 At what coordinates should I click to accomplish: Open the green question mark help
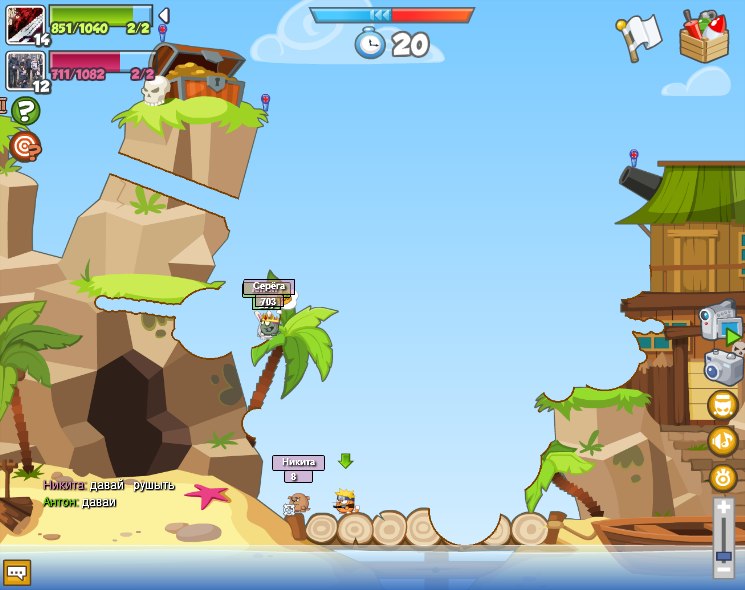coord(25,111)
